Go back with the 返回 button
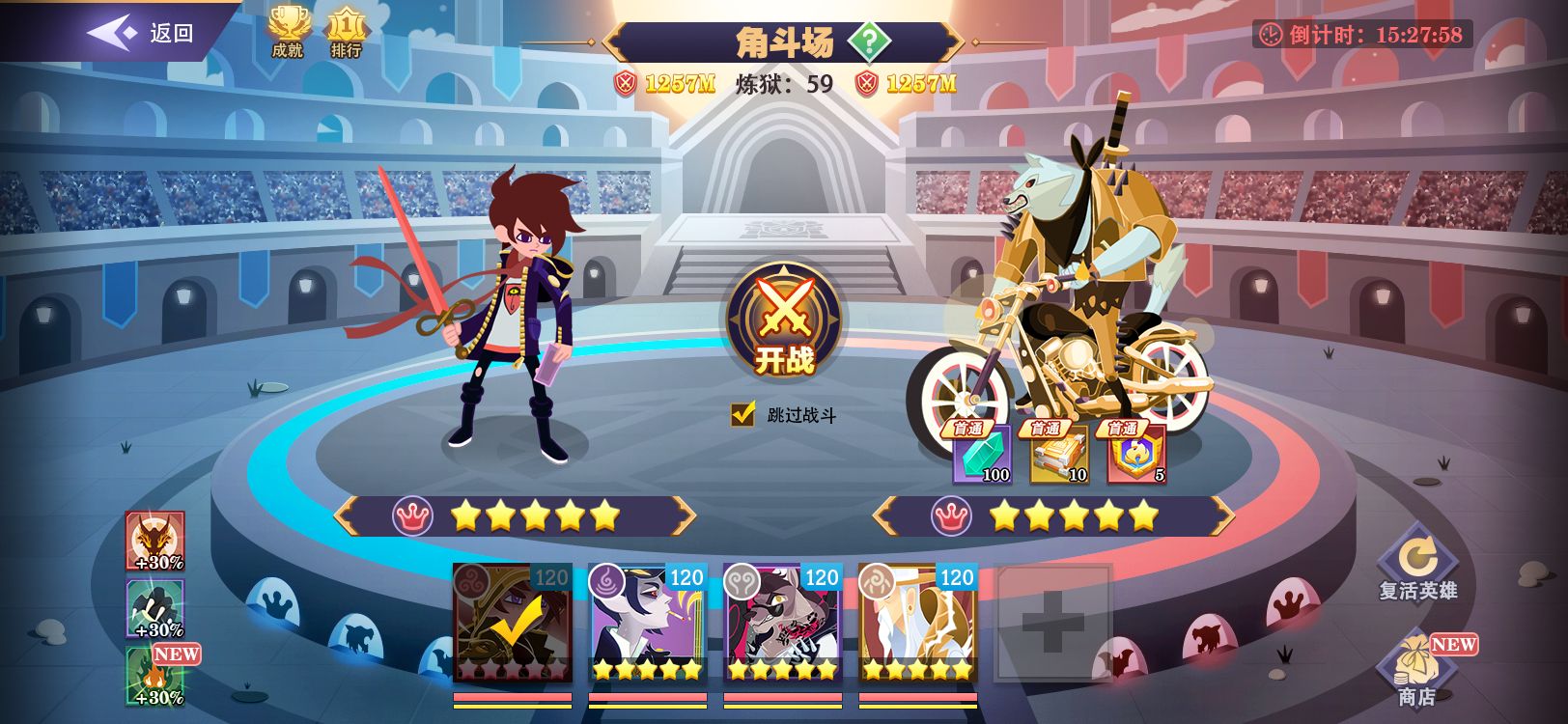The width and height of the screenshot is (1568, 724). pyautogui.click(x=143, y=33)
